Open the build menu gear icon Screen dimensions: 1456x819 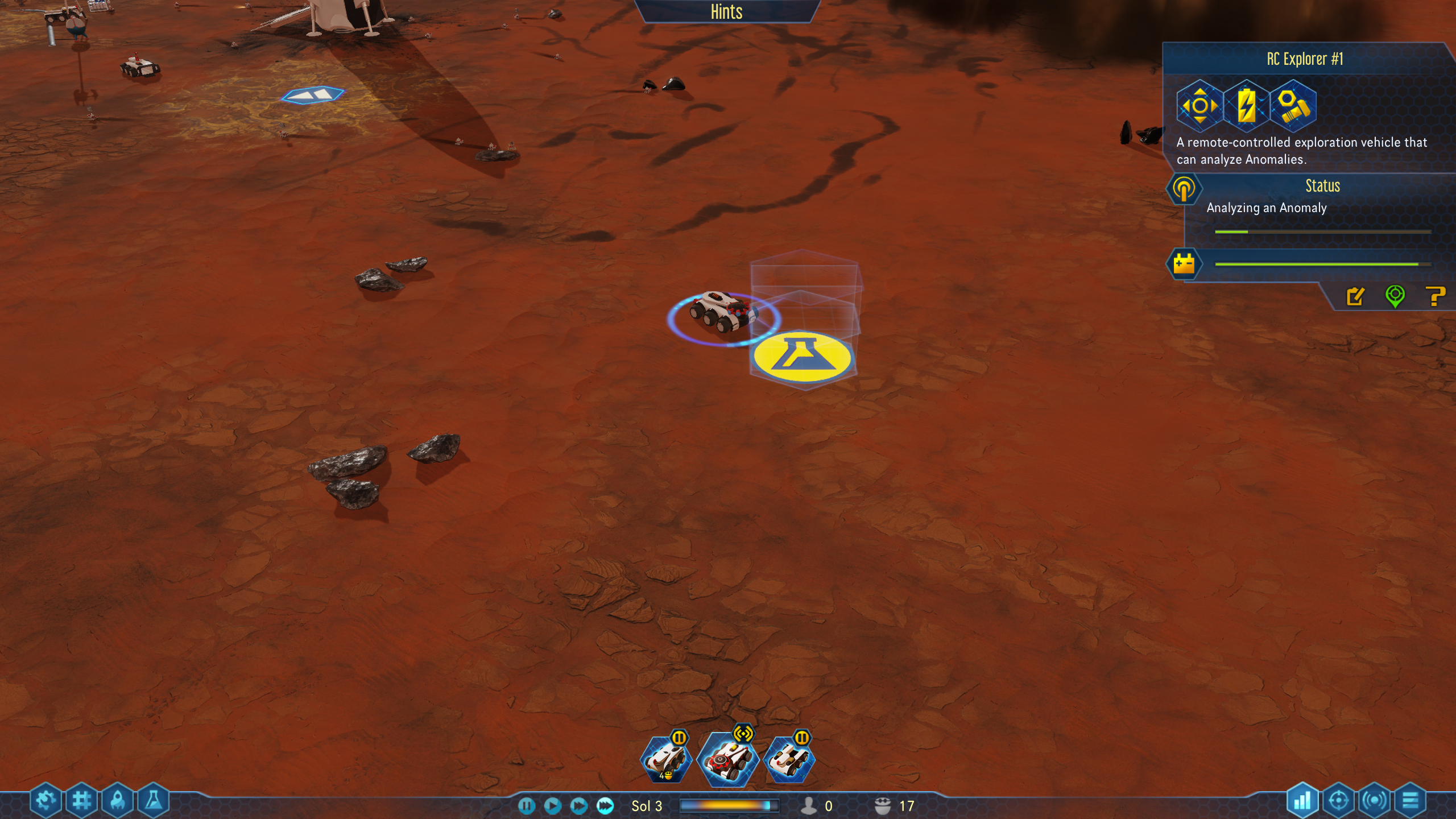45,801
